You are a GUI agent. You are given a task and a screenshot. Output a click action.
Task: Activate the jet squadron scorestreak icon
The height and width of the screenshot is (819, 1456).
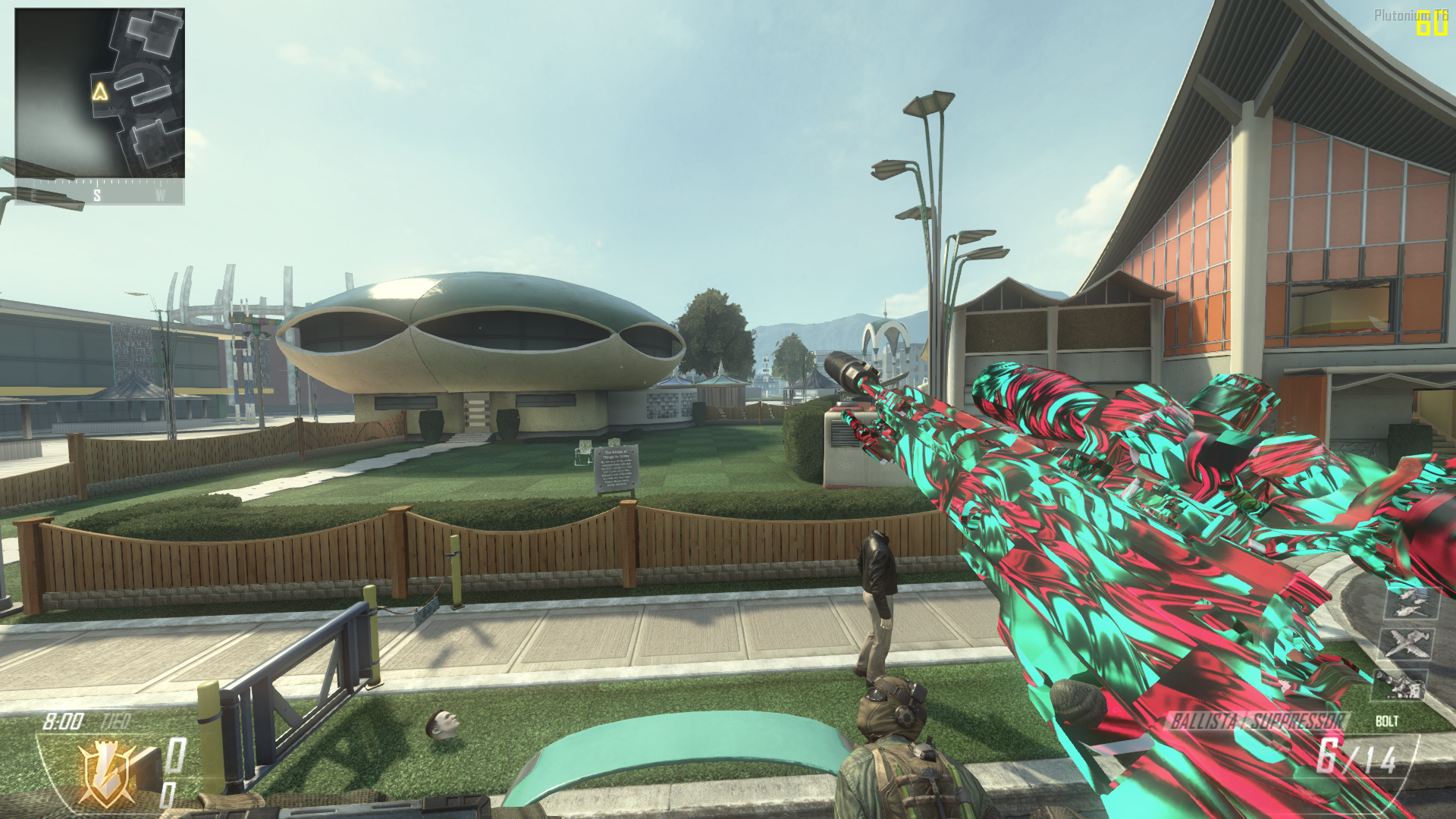pyautogui.click(x=1410, y=603)
